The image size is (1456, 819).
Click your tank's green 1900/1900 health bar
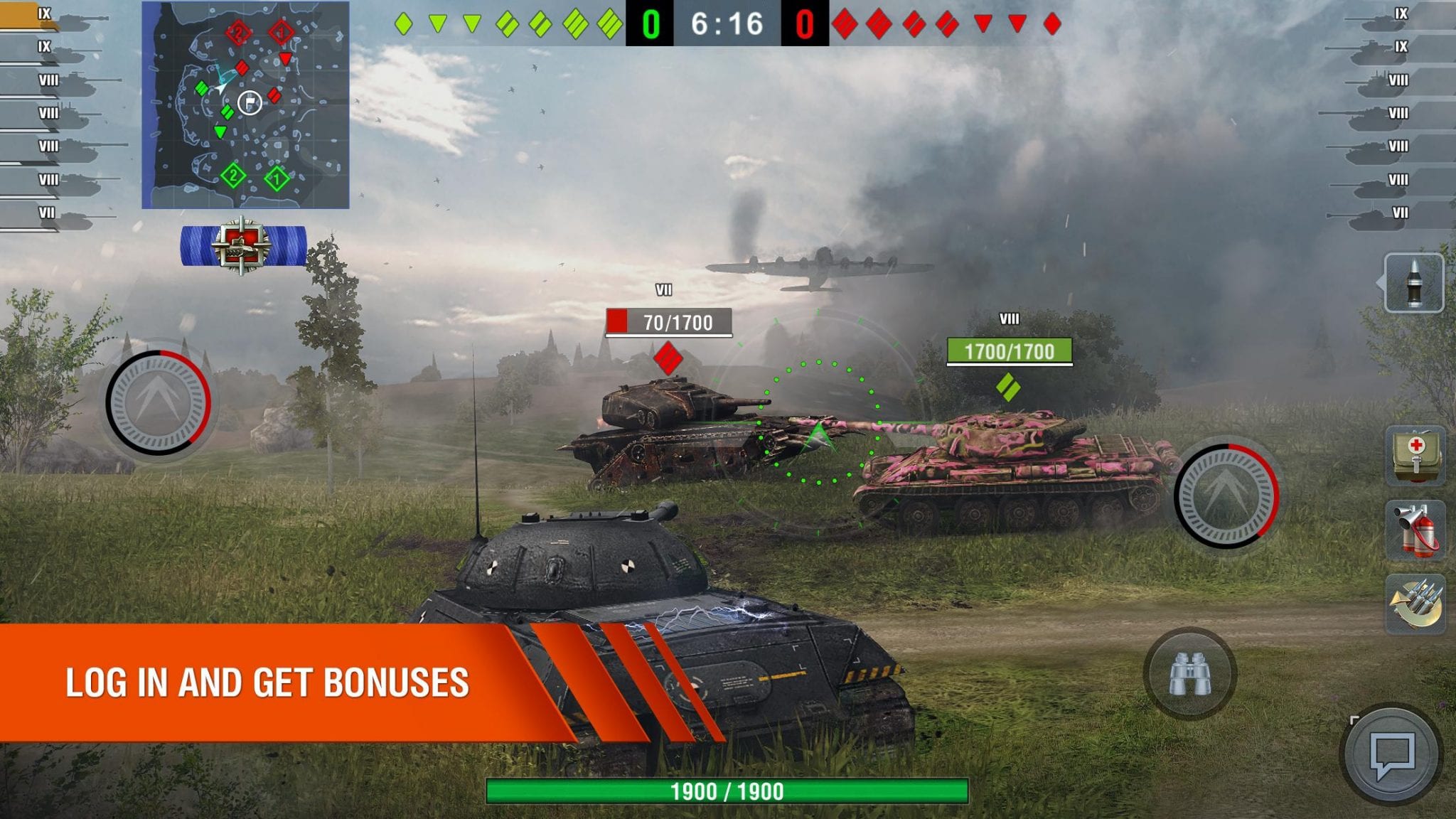[727, 789]
